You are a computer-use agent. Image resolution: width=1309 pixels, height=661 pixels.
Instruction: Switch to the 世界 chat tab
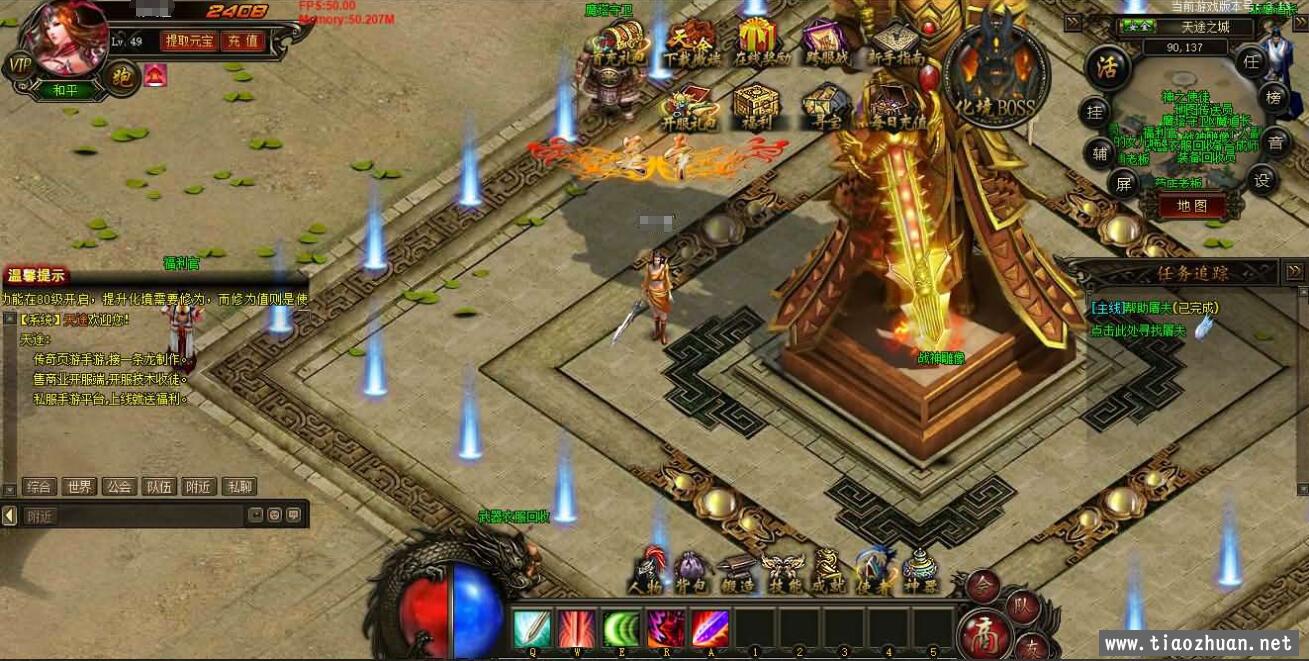pyautogui.click(x=79, y=487)
